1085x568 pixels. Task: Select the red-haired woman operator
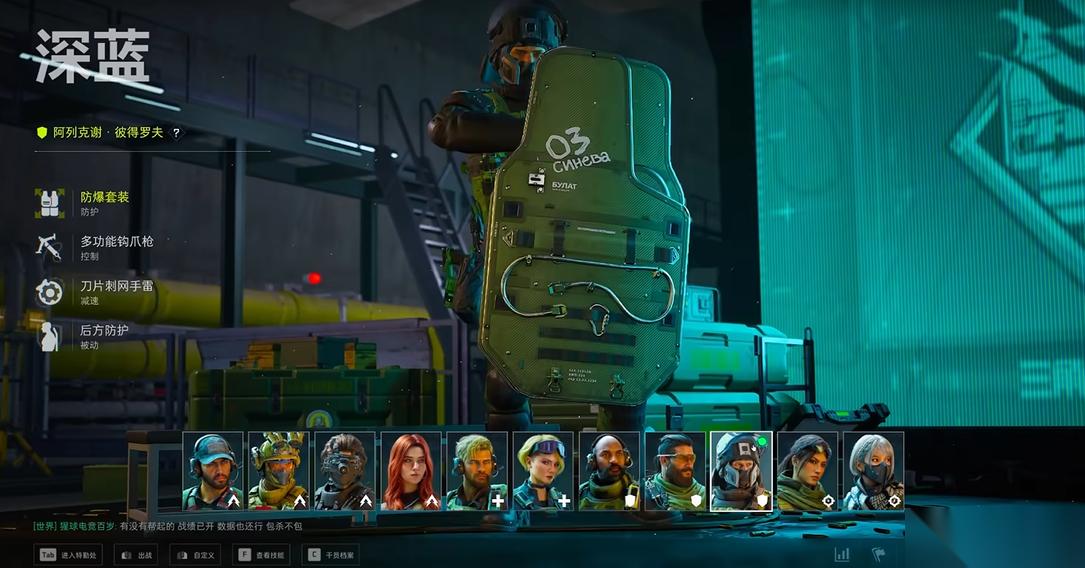tap(411, 471)
